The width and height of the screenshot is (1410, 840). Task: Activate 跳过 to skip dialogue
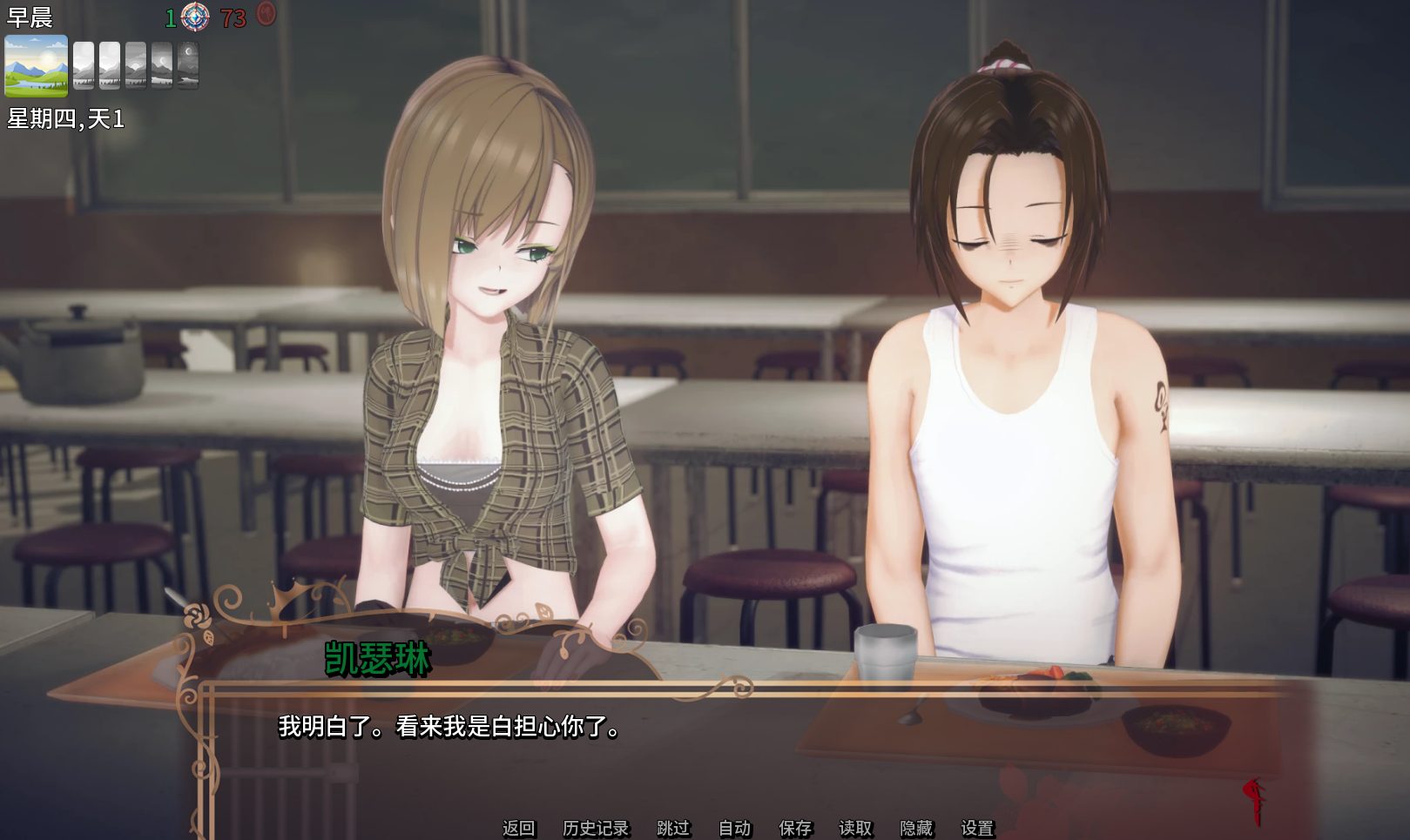click(x=673, y=828)
